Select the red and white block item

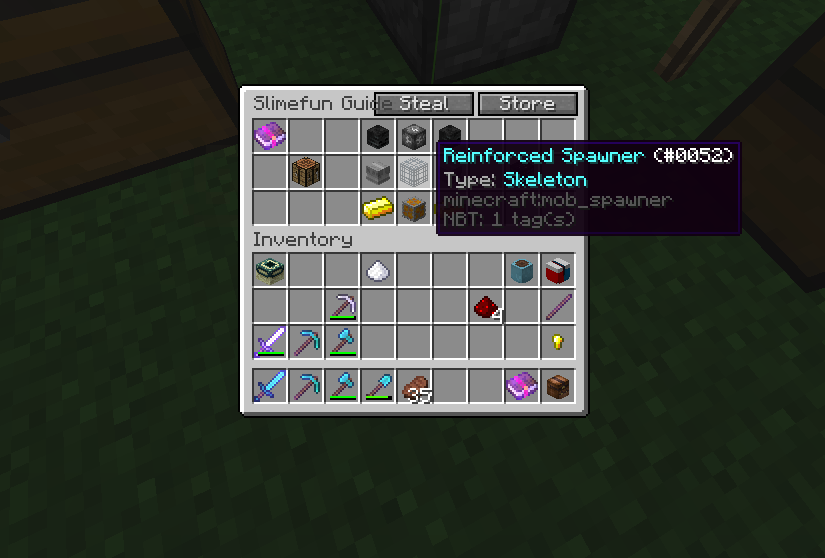[x=557, y=269]
